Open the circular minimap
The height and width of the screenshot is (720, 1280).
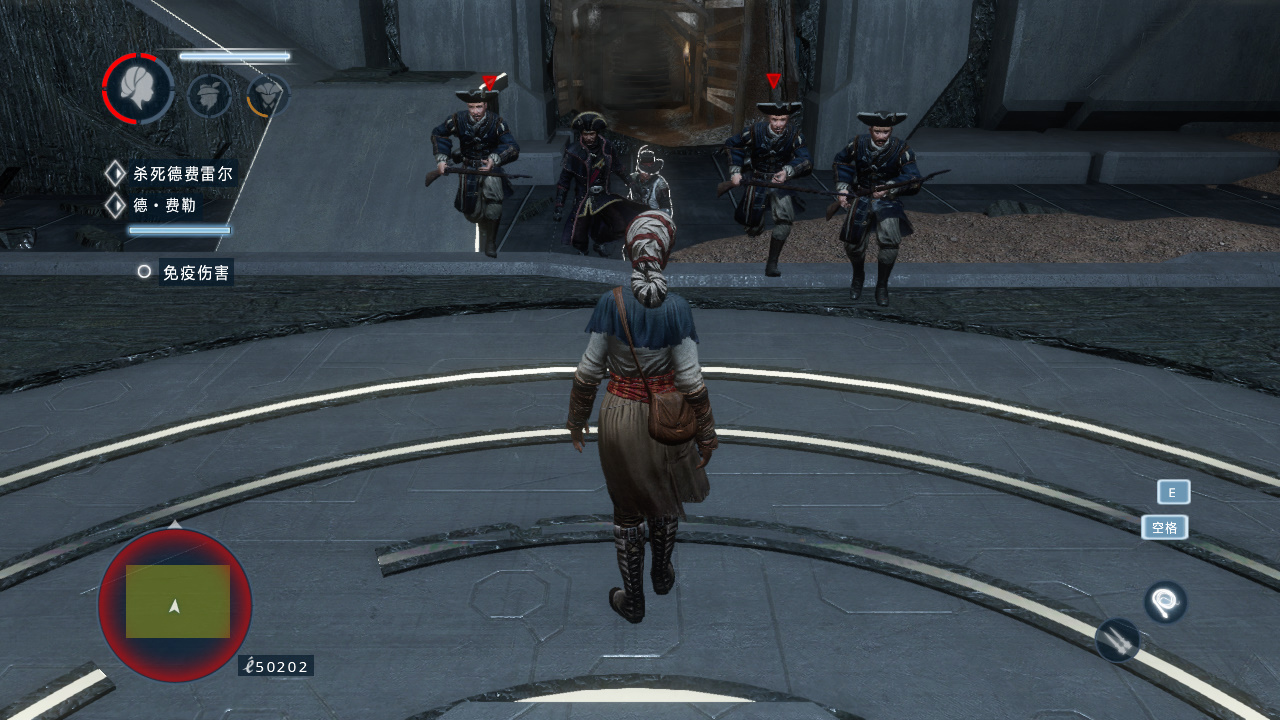tap(175, 604)
